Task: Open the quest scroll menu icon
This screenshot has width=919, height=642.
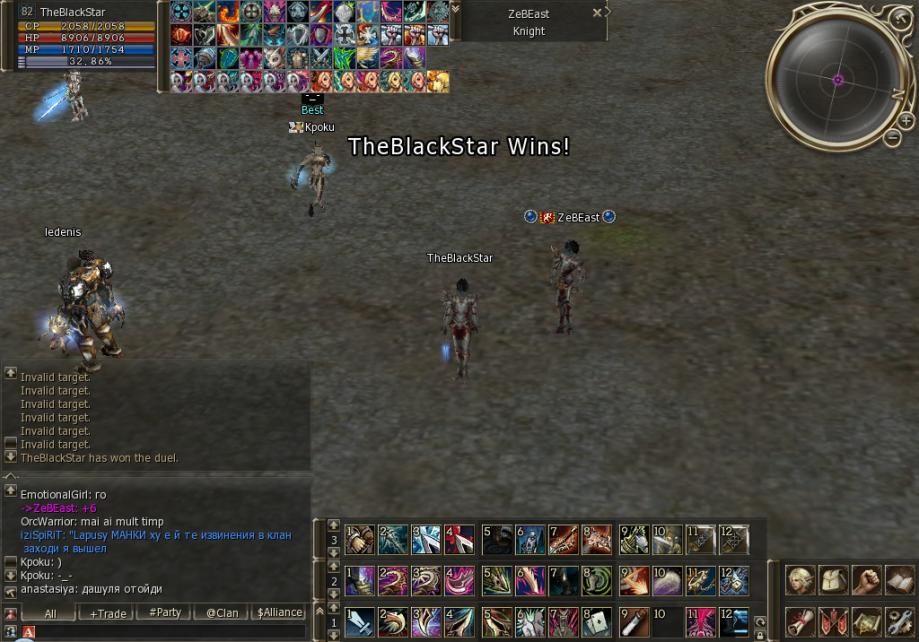Action: click(800, 621)
